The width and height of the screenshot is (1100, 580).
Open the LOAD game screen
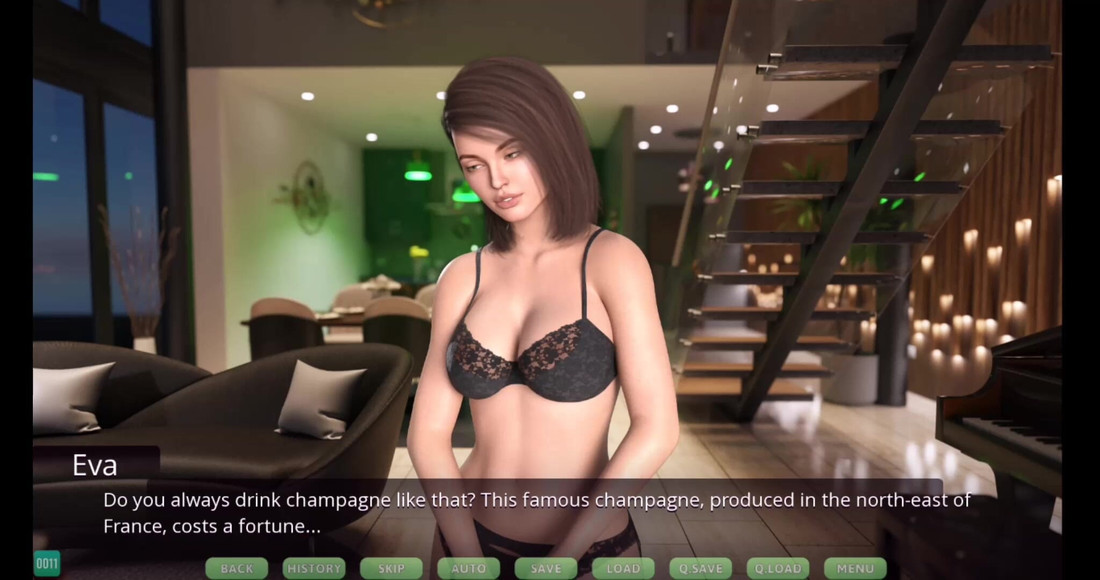[x=623, y=568]
